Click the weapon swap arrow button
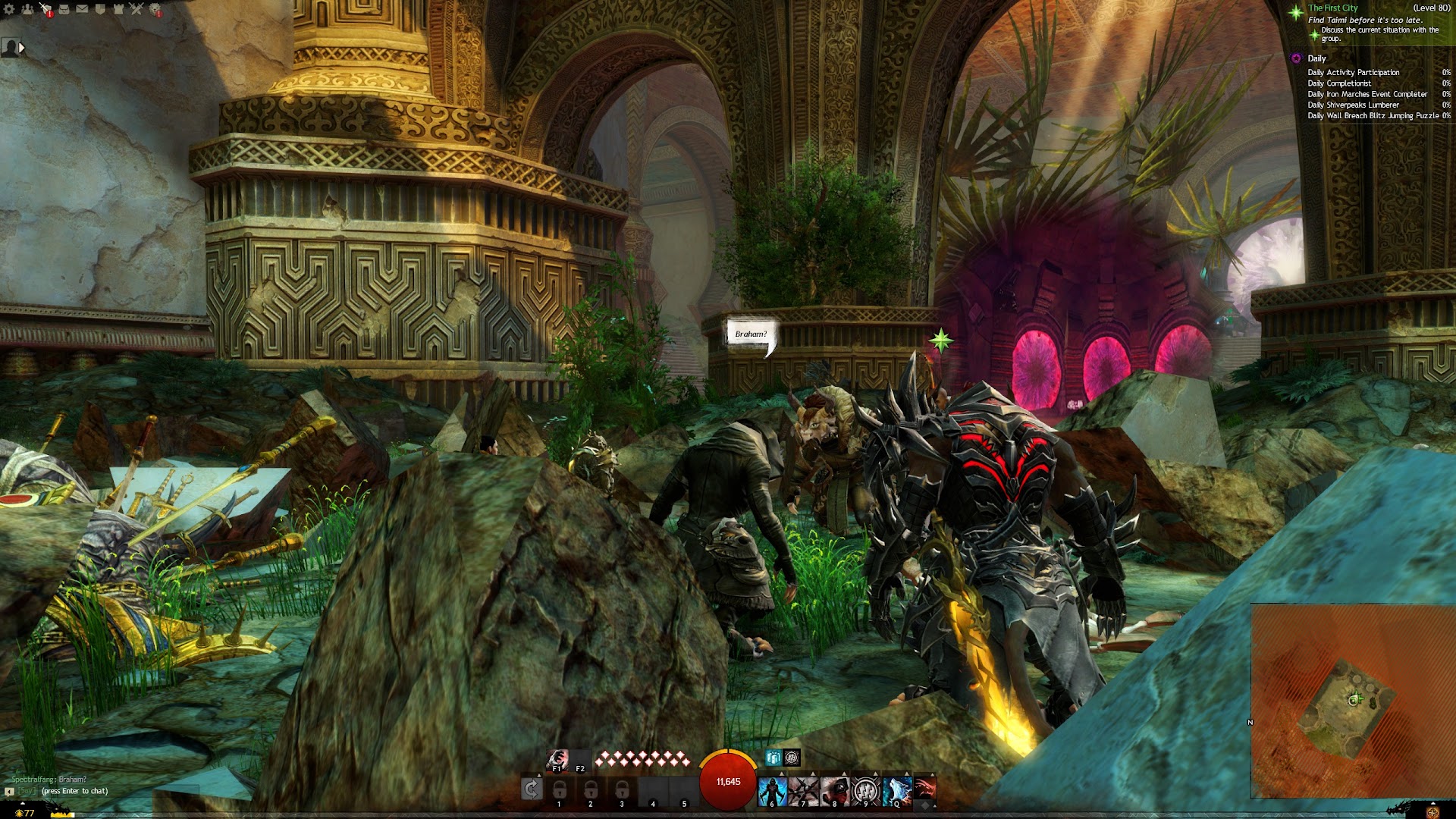This screenshot has height=819, width=1456. tap(532, 789)
